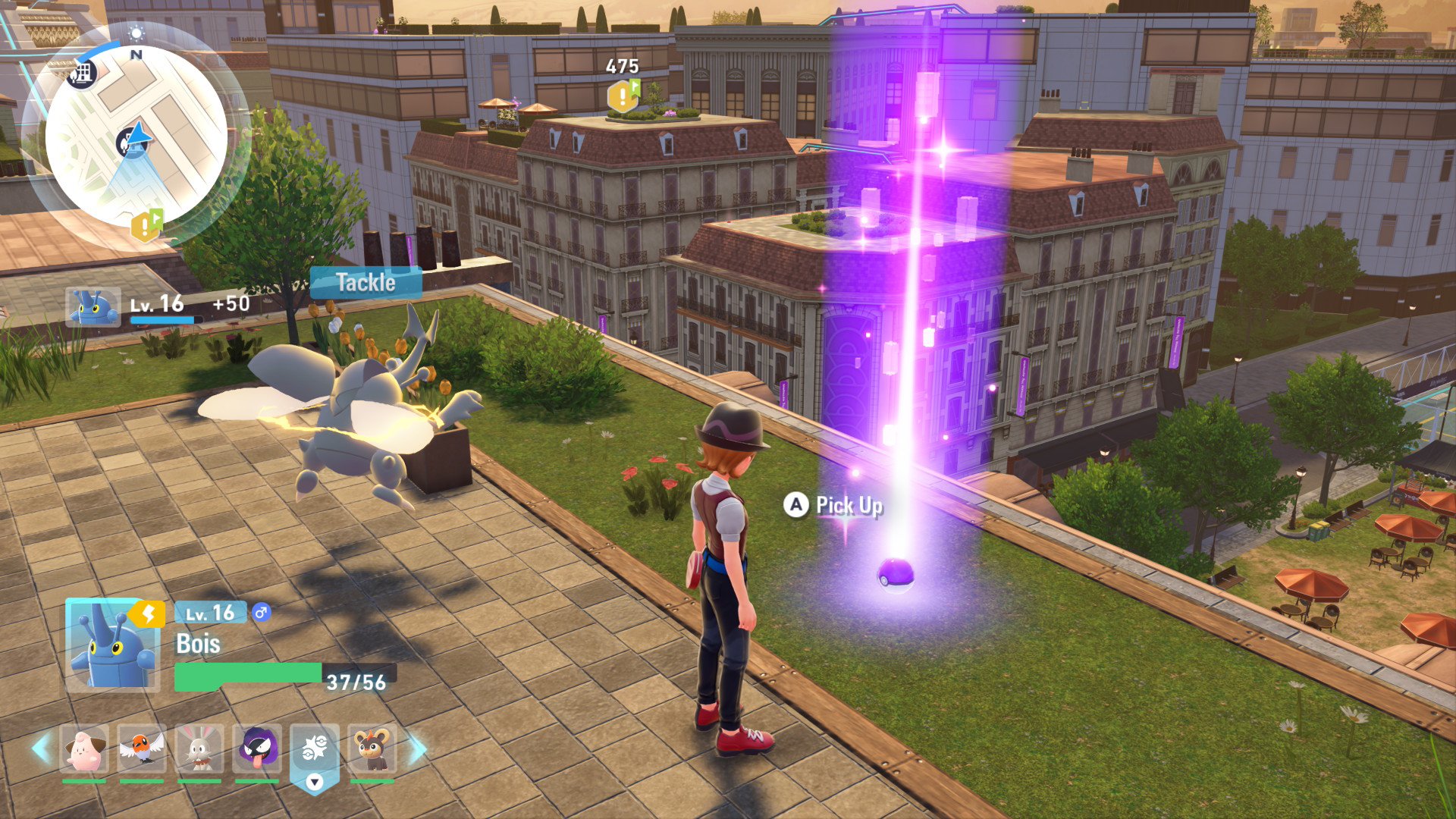Open the circular city minimap

coord(136,136)
